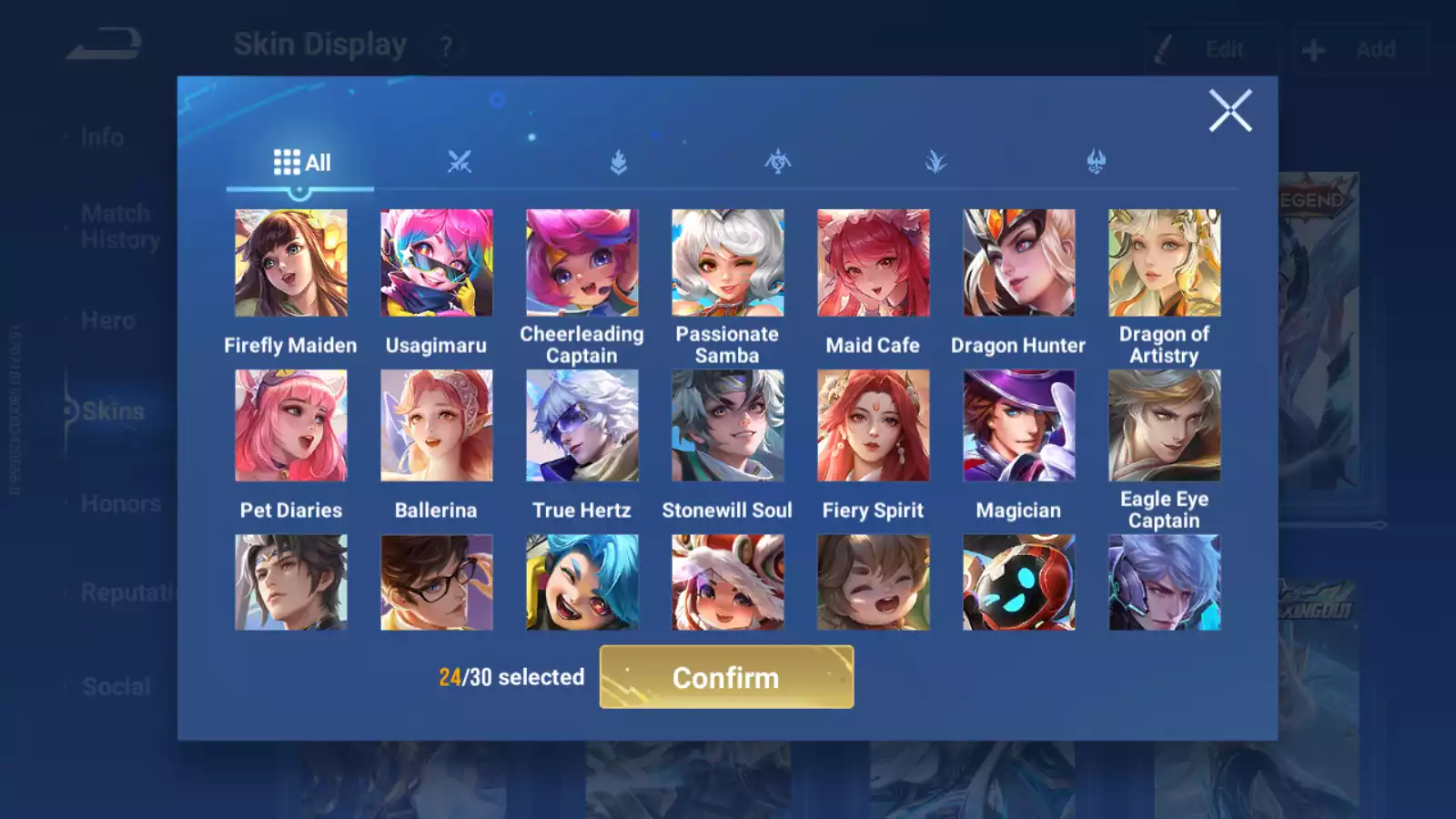Viewport: 1456px width, 819px height.
Task: Choose the Ballerina skin portrait
Action: click(x=436, y=425)
